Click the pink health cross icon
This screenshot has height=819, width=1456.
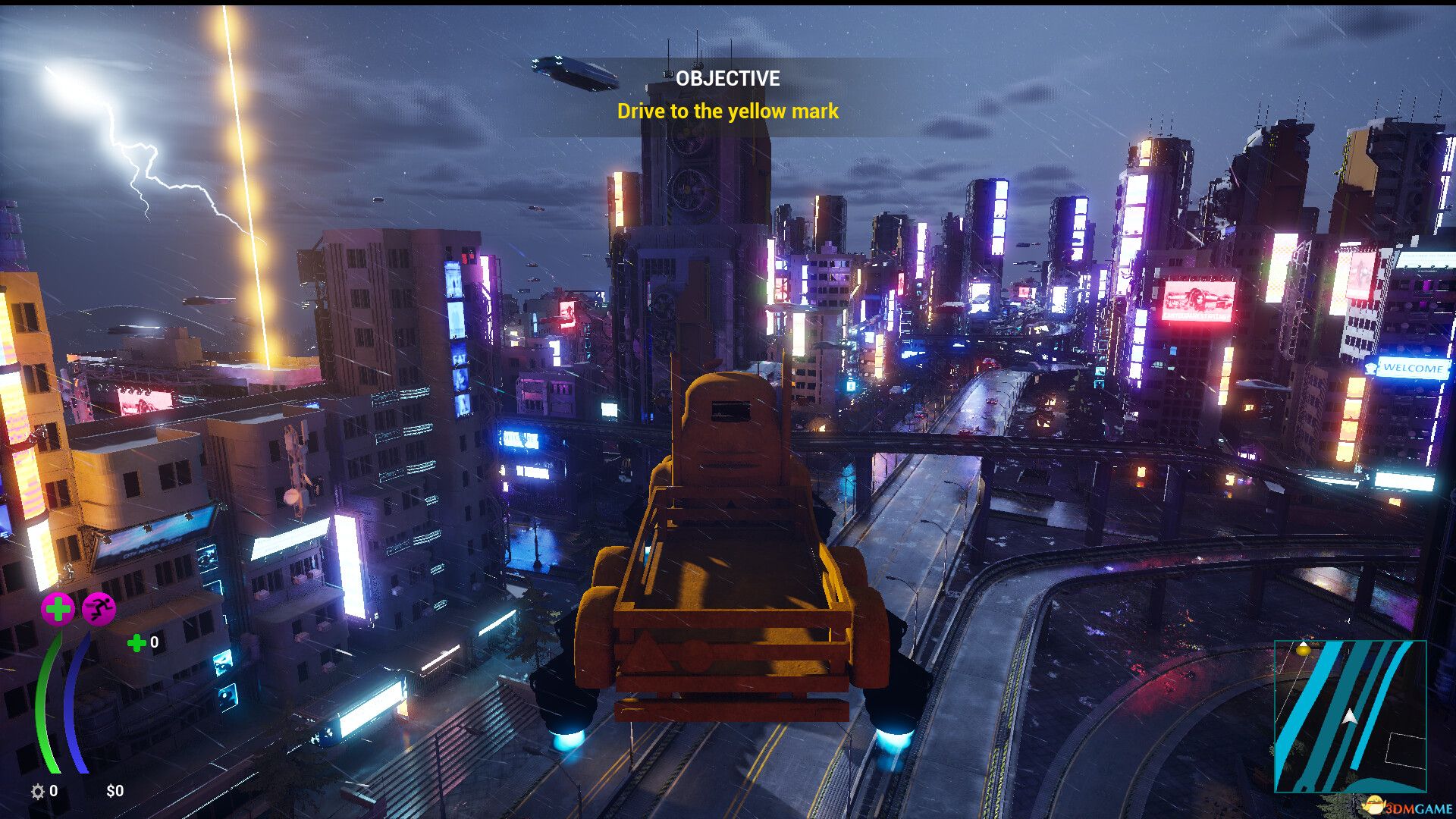(x=58, y=608)
